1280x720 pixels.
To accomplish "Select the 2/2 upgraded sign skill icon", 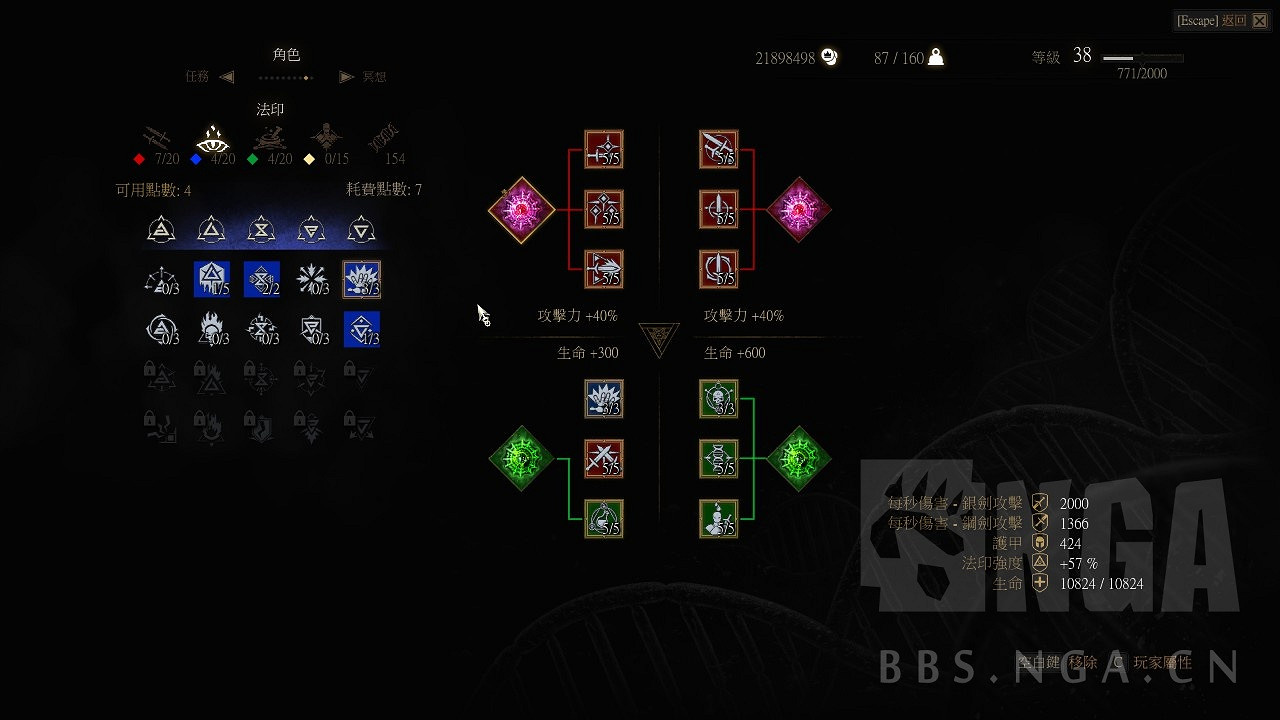I will [261, 279].
